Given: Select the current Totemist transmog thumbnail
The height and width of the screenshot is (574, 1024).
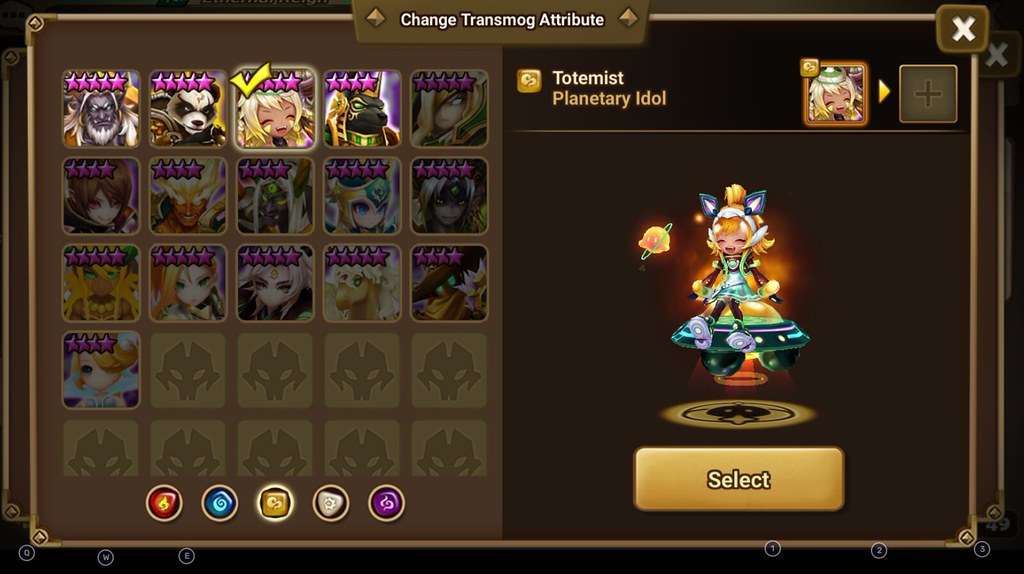Looking at the screenshot, I should coord(835,94).
